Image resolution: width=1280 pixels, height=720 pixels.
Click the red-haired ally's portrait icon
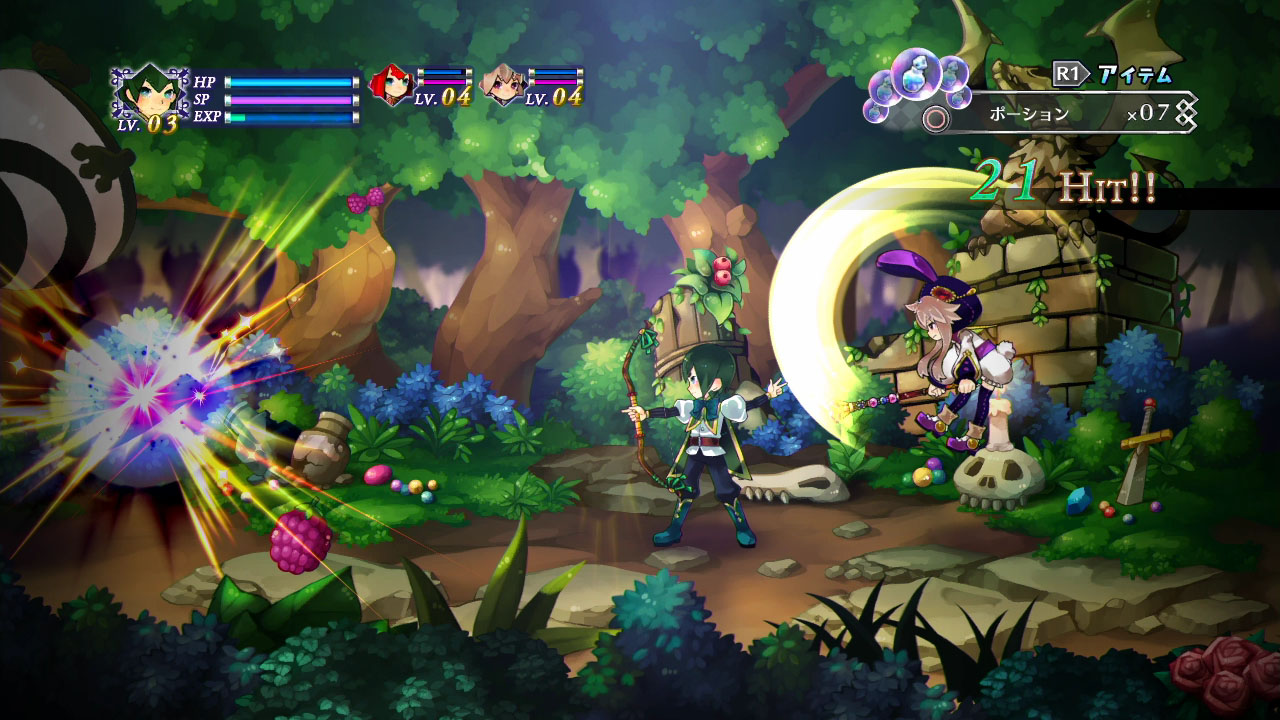click(x=390, y=84)
